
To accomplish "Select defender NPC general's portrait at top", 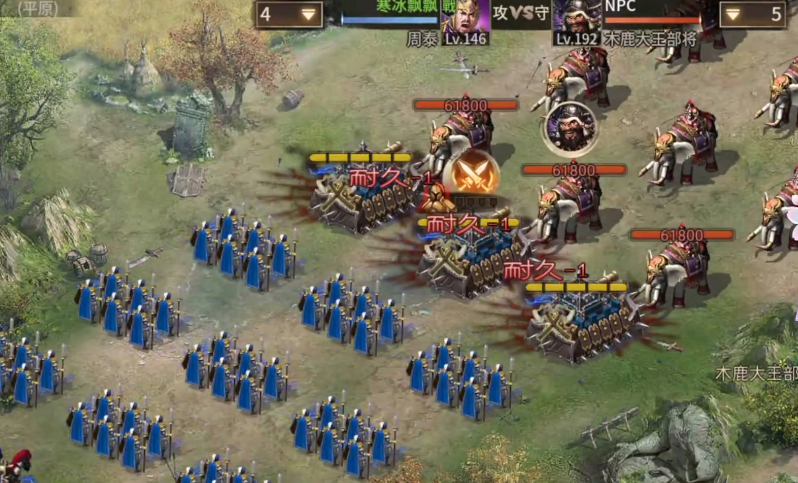I will click(x=577, y=19).
